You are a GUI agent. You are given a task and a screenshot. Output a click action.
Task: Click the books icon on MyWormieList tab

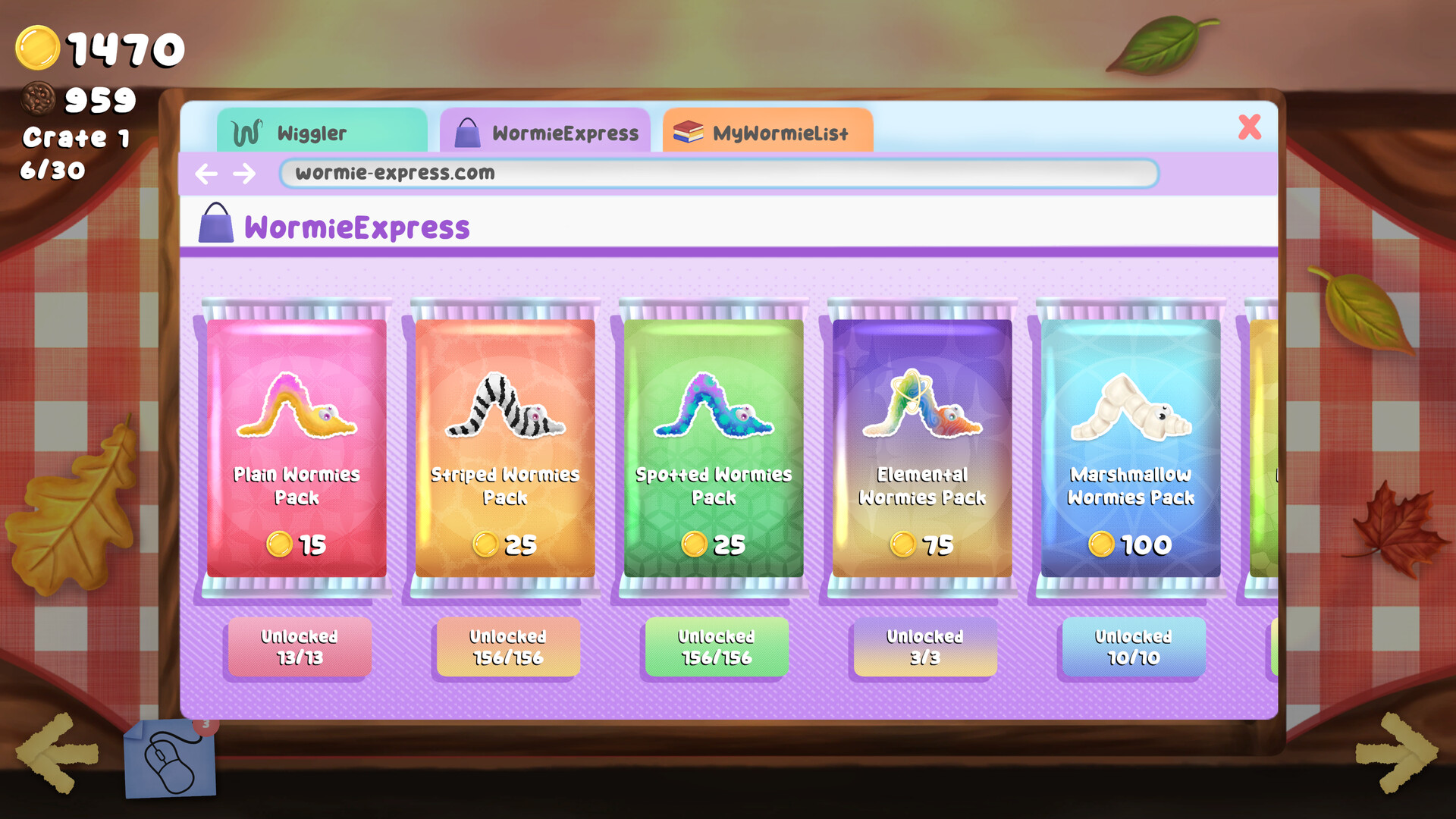[687, 131]
